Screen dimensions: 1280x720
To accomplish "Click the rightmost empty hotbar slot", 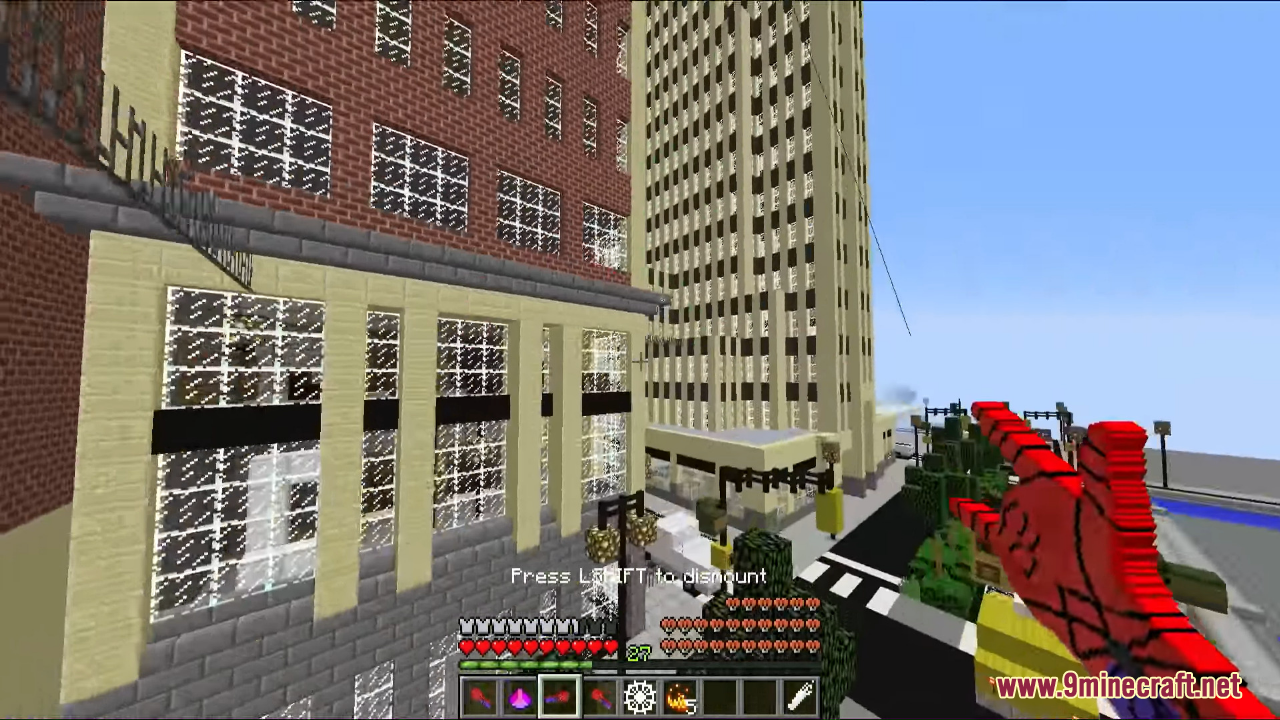I will click(758, 697).
